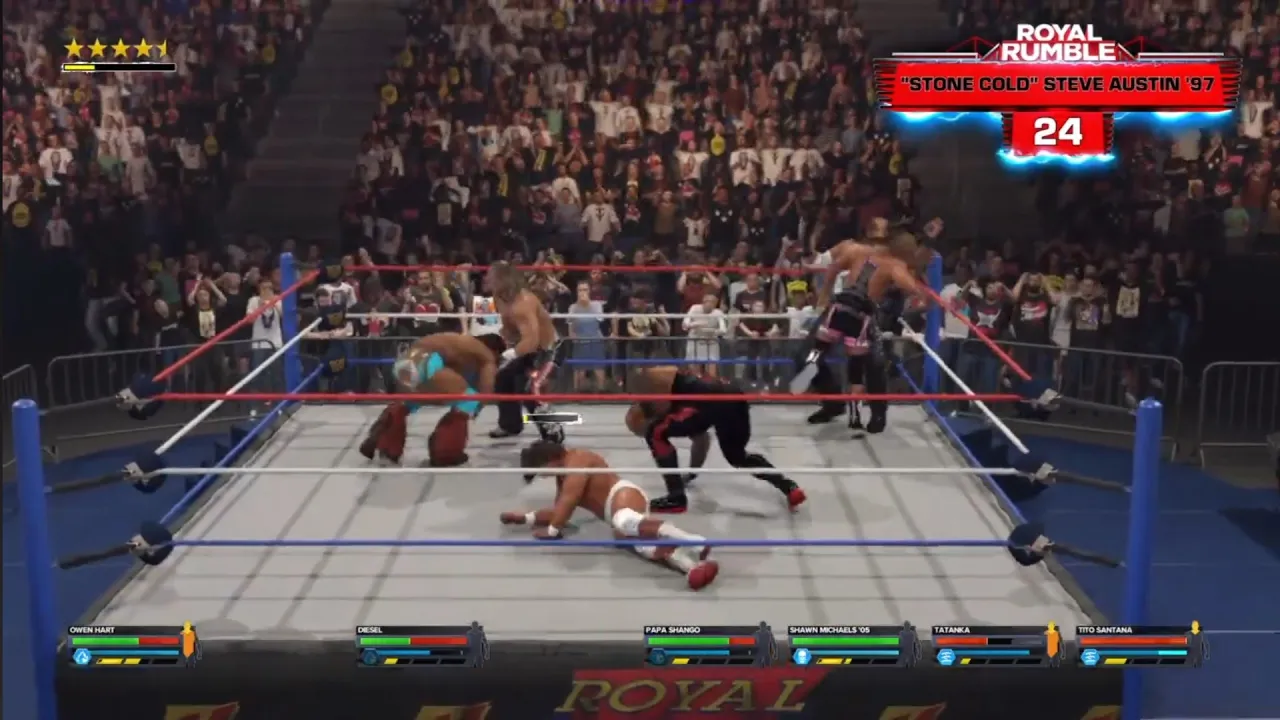Image resolution: width=1280 pixels, height=720 pixels.
Task: Select Tatanka's blue special meter icon
Action: point(945,657)
